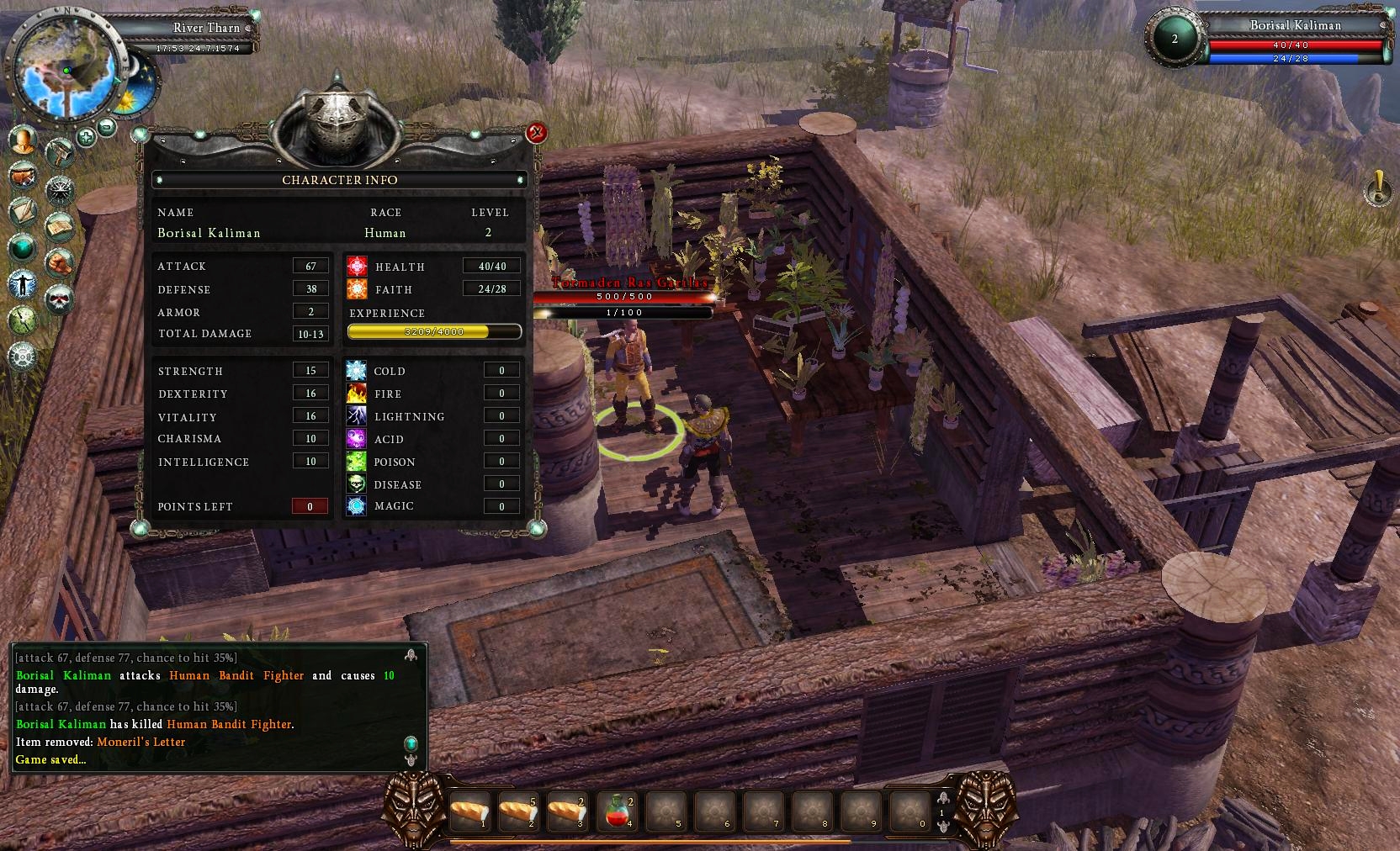Open the spider web skills icon
1400x851 pixels.
pyautogui.click(x=60, y=188)
